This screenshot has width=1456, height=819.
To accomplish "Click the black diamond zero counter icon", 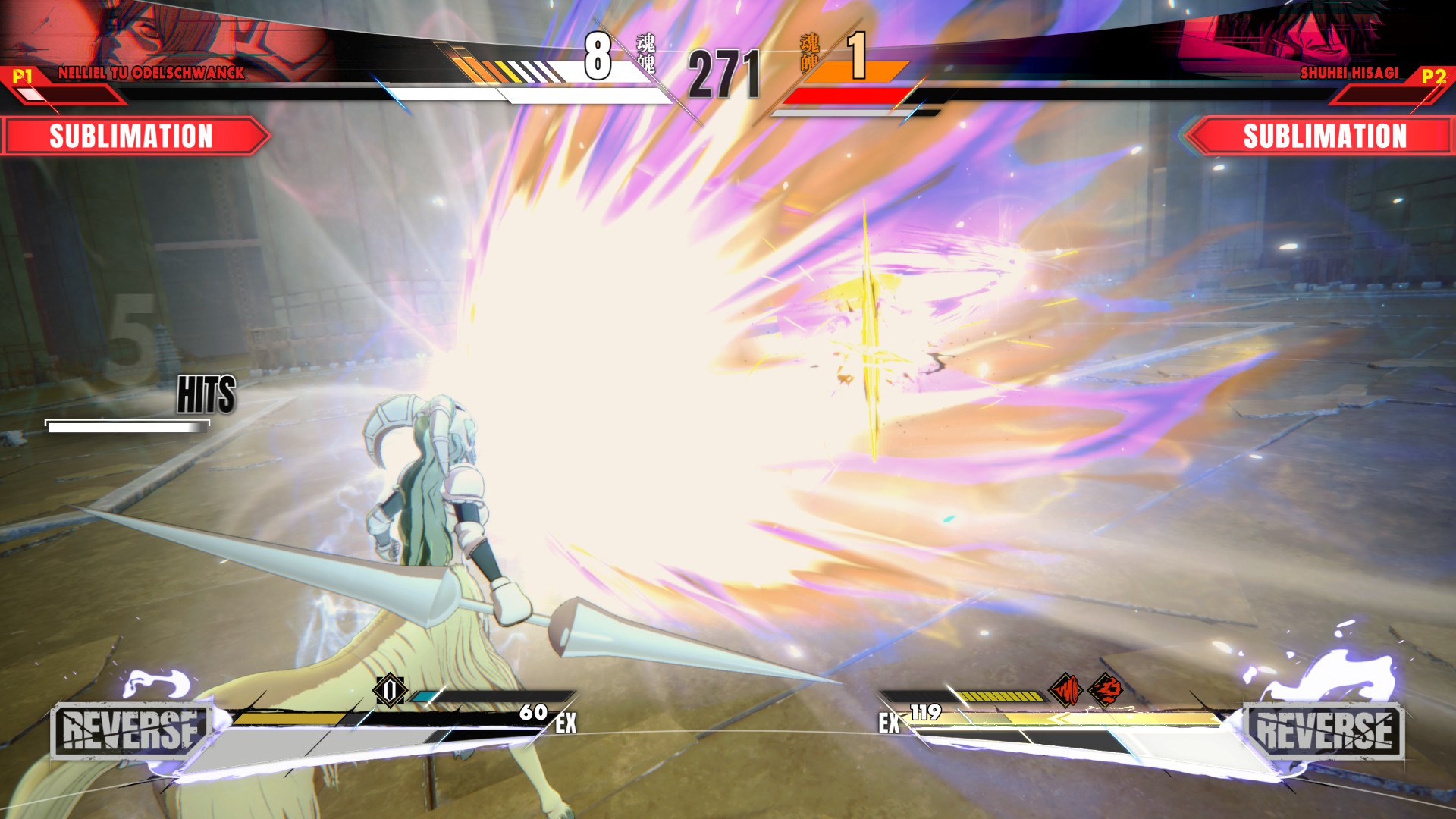I will pyautogui.click(x=390, y=690).
